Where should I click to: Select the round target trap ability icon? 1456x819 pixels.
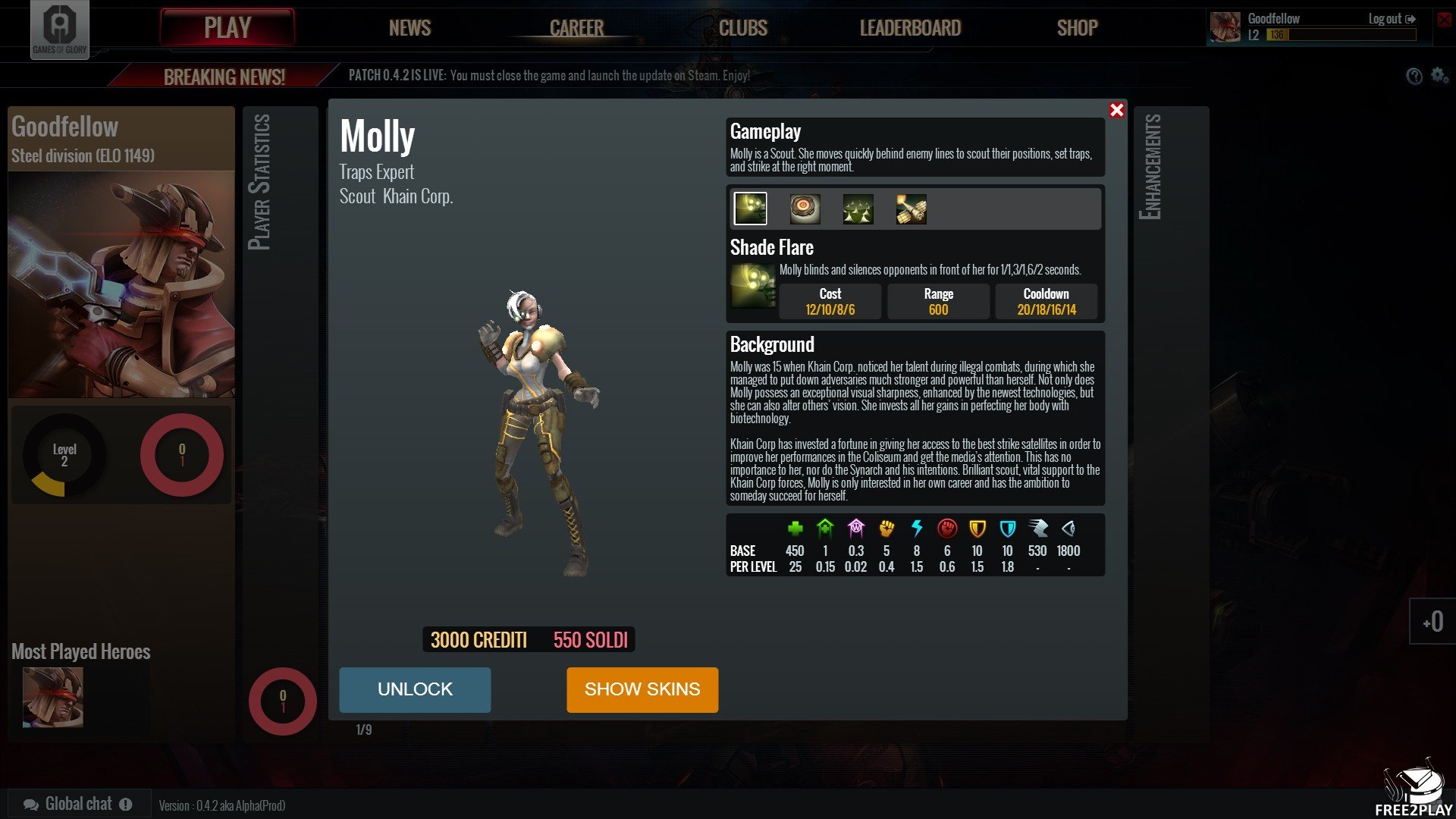(805, 209)
